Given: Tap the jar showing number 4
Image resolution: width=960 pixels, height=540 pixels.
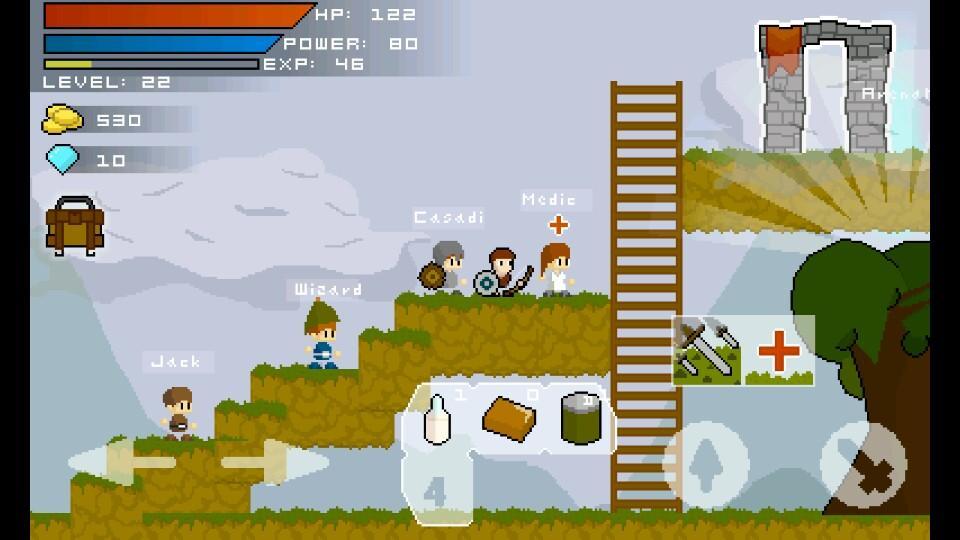Looking at the screenshot, I should (x=435, y=488).
